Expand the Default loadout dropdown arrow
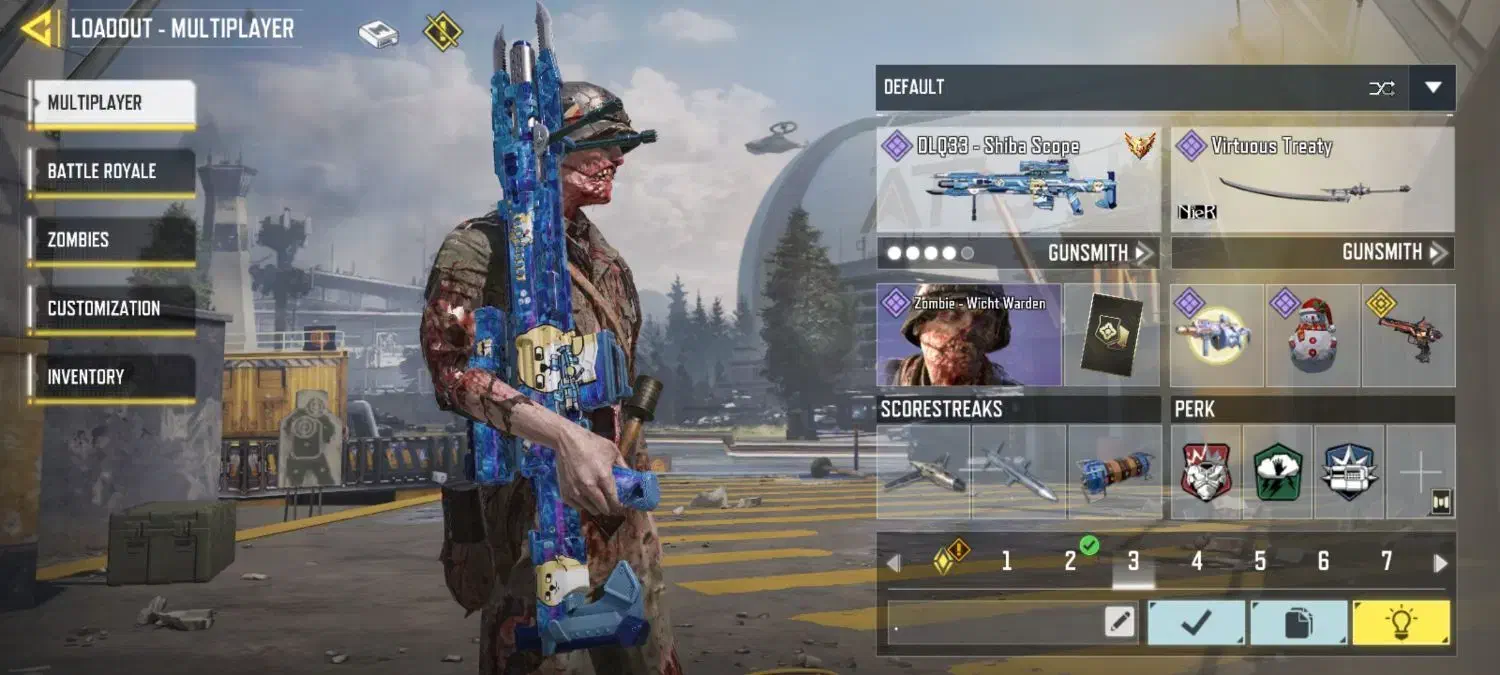Viewport: 1500px width, 675px height. tap(1432, 88)
